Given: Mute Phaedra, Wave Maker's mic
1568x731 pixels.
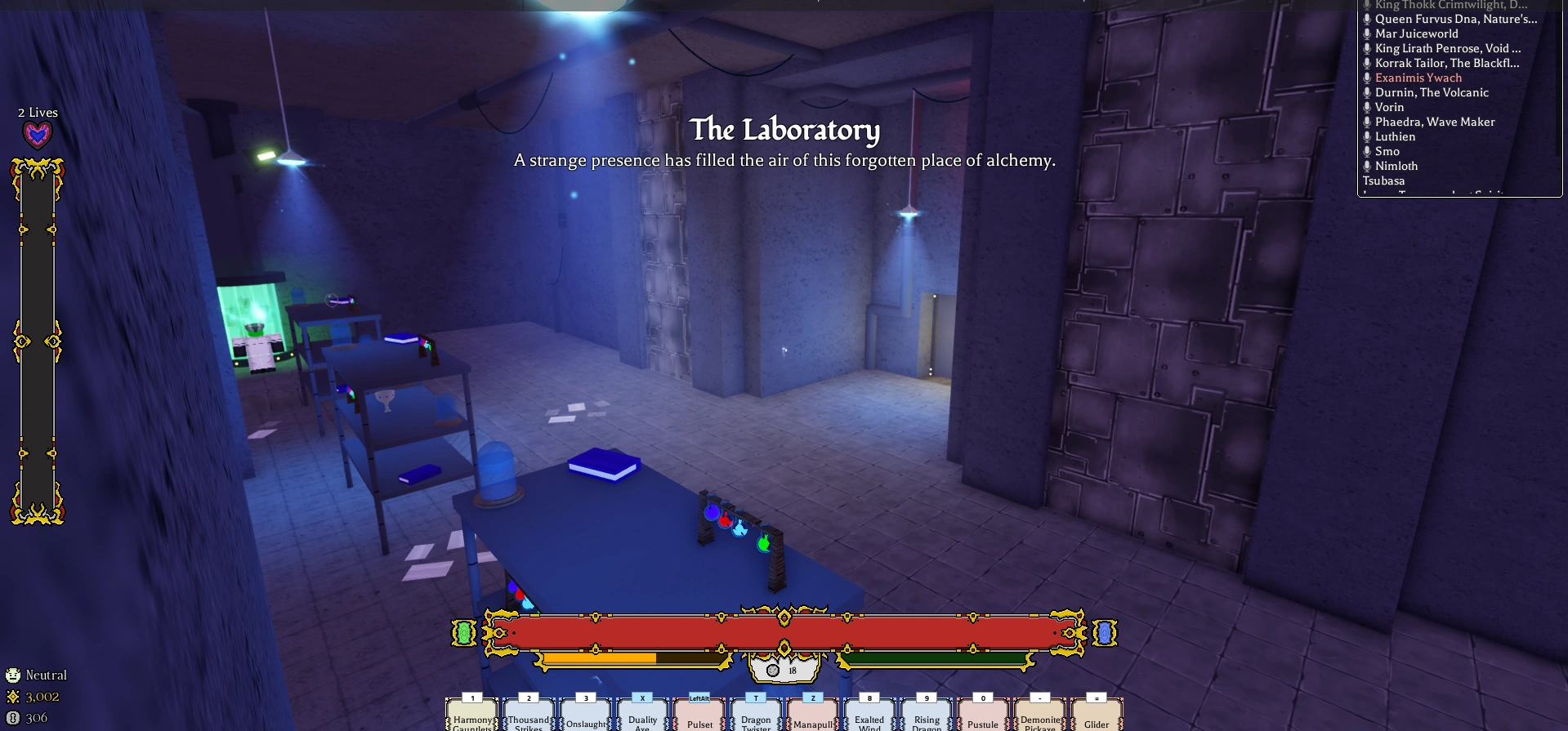Looking at the screenshot, I should tap(1367, 122).
